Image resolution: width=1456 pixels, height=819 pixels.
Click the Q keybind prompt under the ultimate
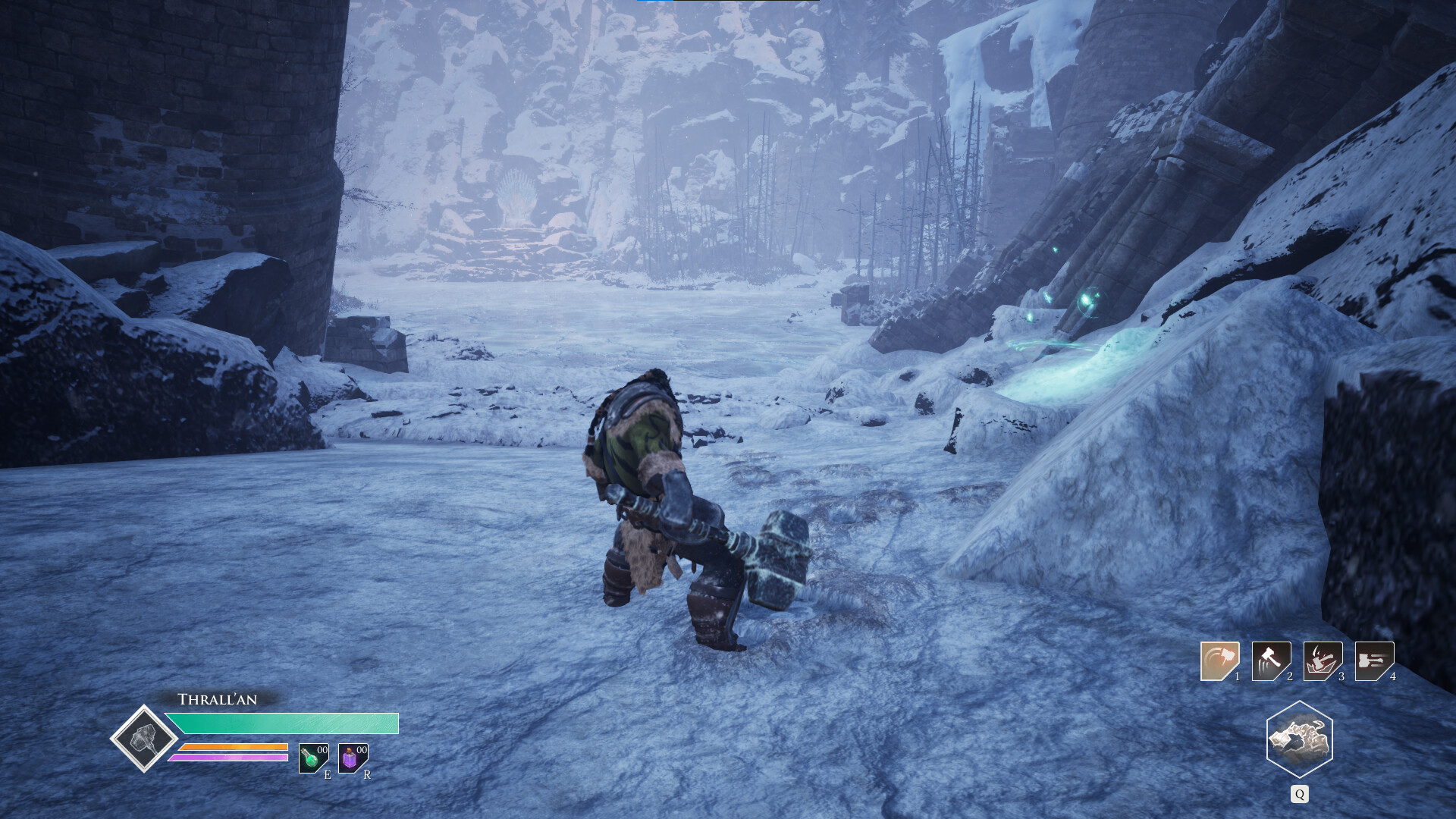pyautogui.click(x=1299, y=793)
